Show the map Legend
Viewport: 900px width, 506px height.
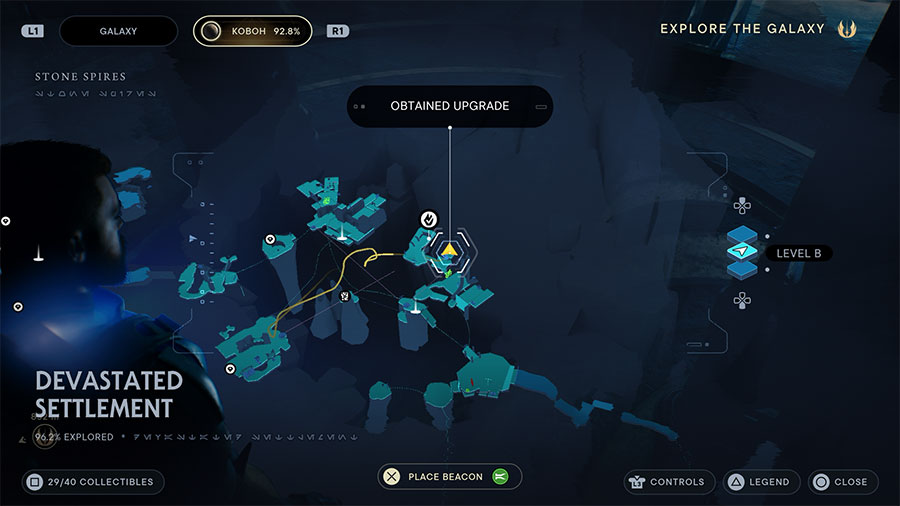coord(758,482)
